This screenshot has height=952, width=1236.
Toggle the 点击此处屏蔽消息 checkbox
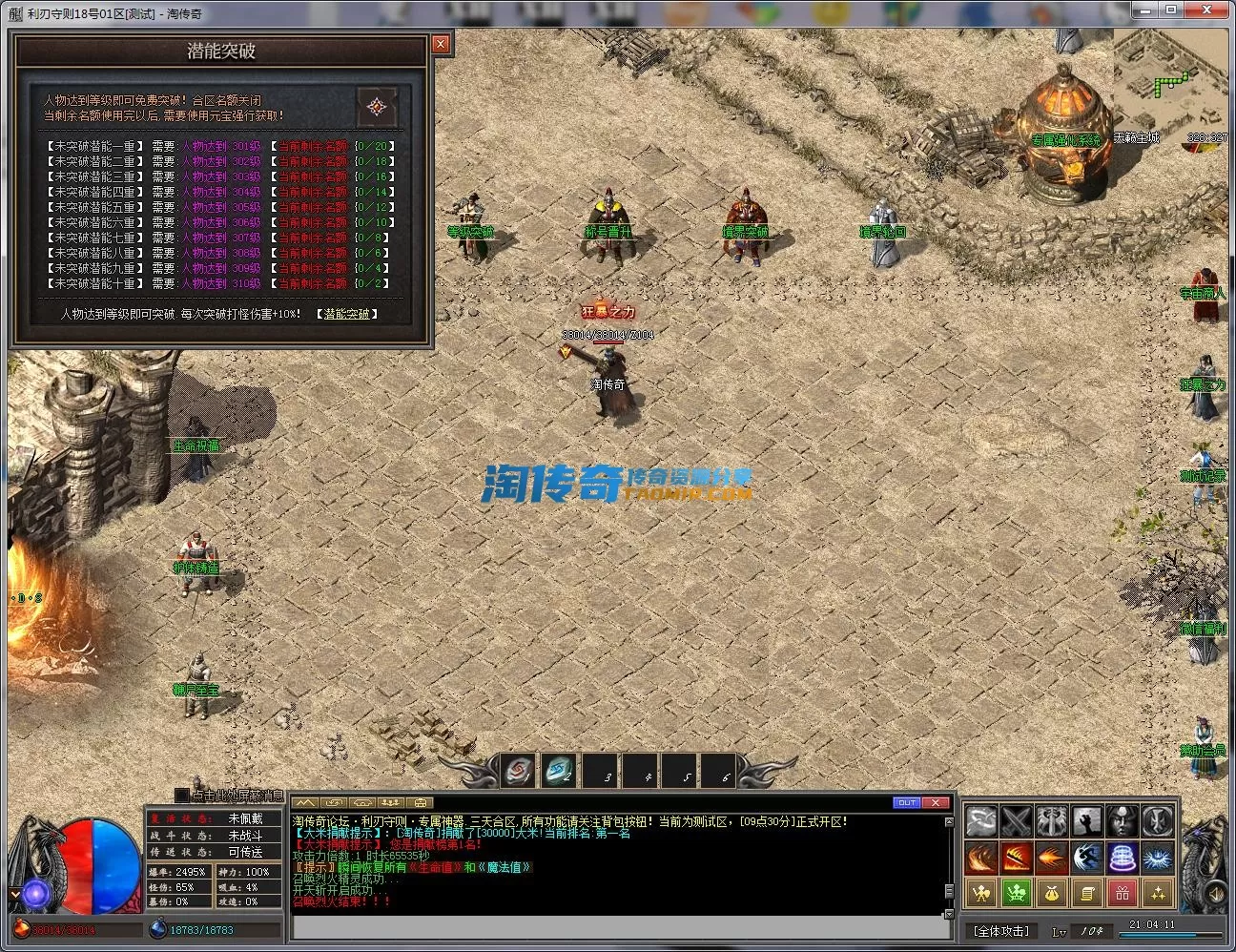point(182,796)
